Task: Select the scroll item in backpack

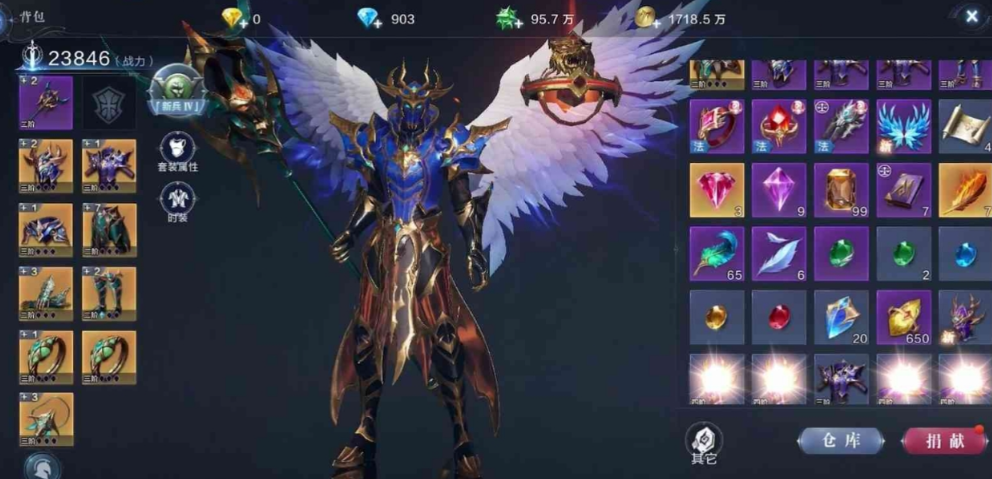Action: pos(964,126)
